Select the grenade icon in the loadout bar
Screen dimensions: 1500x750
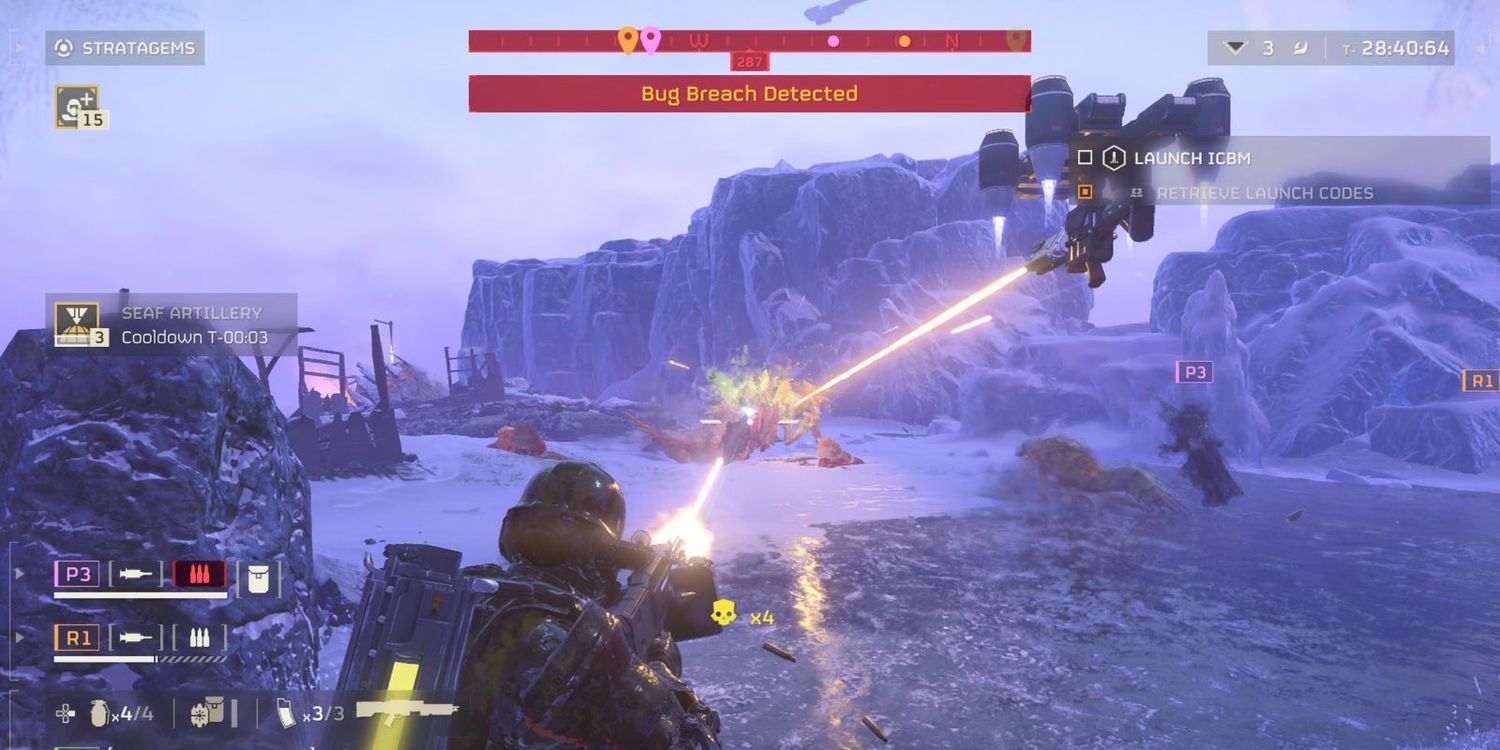(x=100, y=713)
